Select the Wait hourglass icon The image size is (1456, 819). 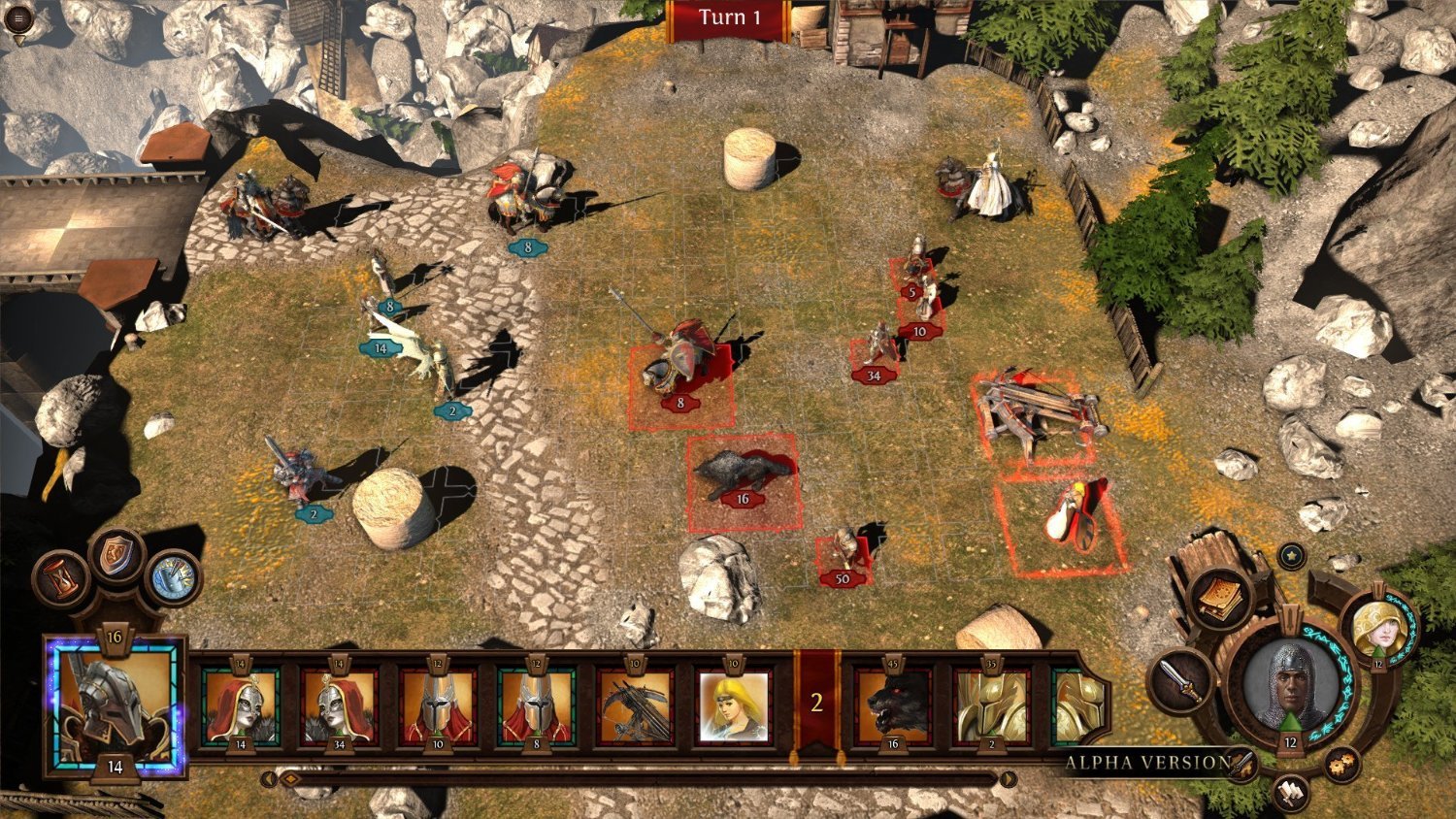pos(60,577)
